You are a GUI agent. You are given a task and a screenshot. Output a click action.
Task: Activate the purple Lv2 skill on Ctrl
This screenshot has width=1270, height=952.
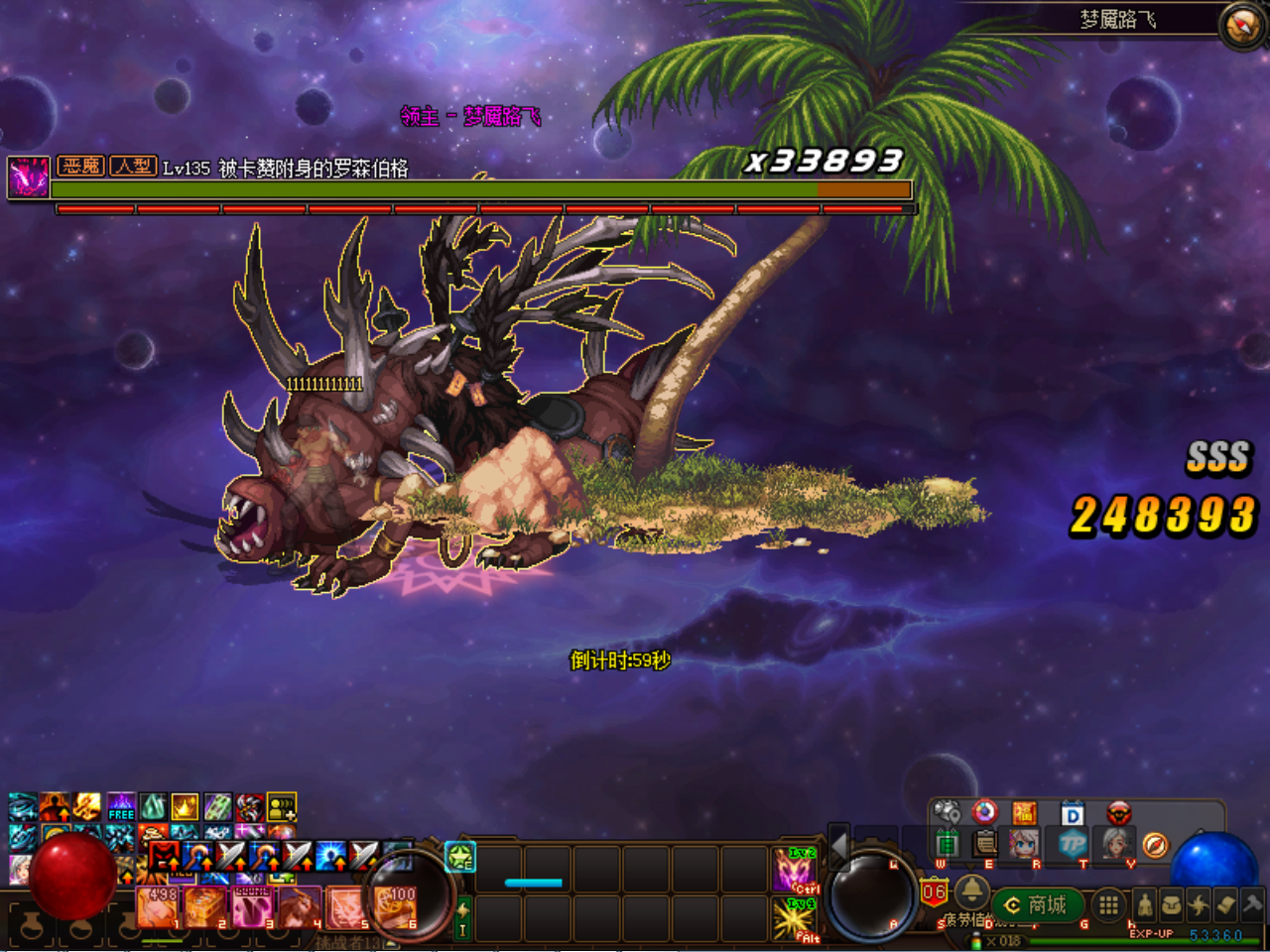pyautogui.click(x=794, y=870)
